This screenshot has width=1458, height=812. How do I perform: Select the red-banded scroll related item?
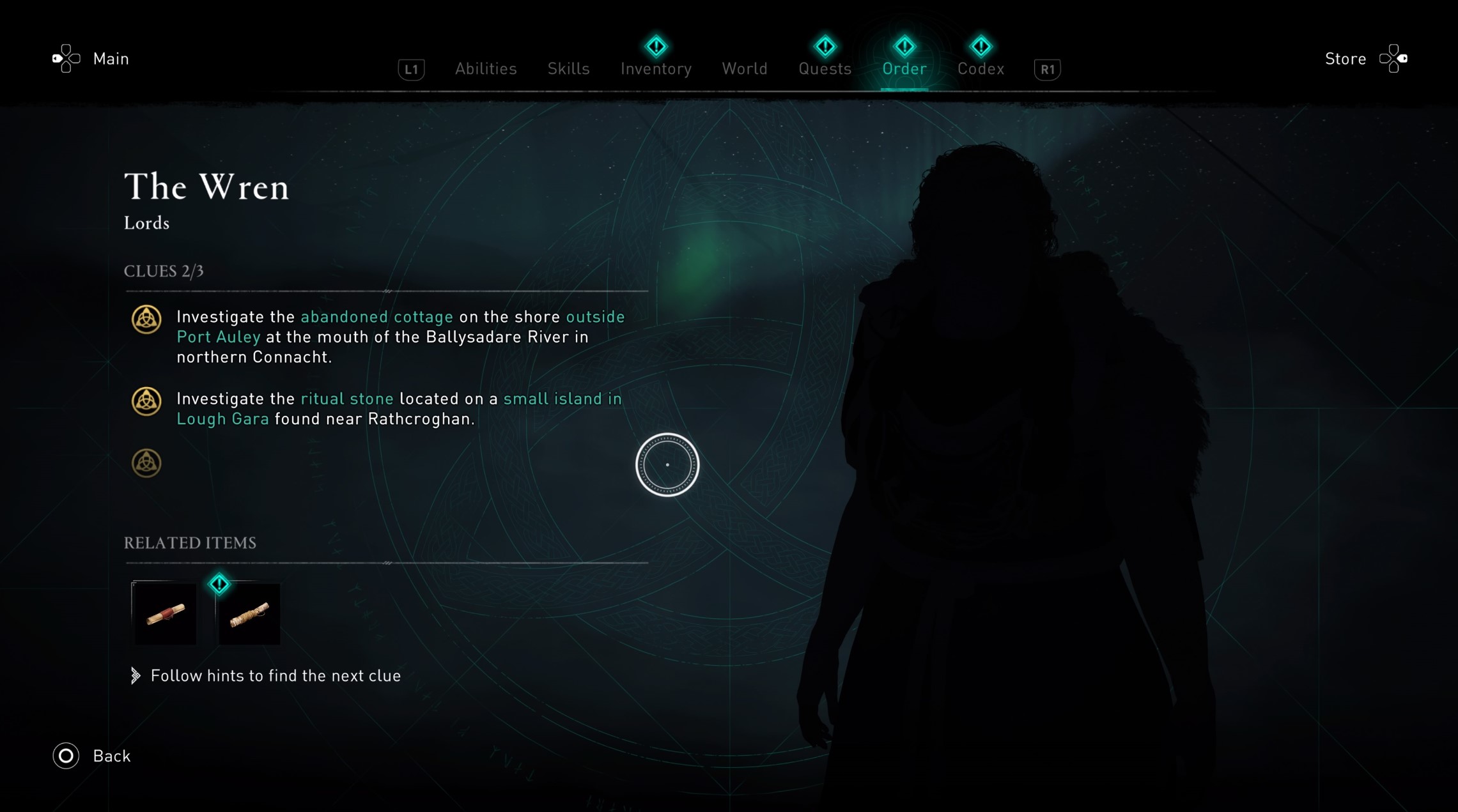165,614
